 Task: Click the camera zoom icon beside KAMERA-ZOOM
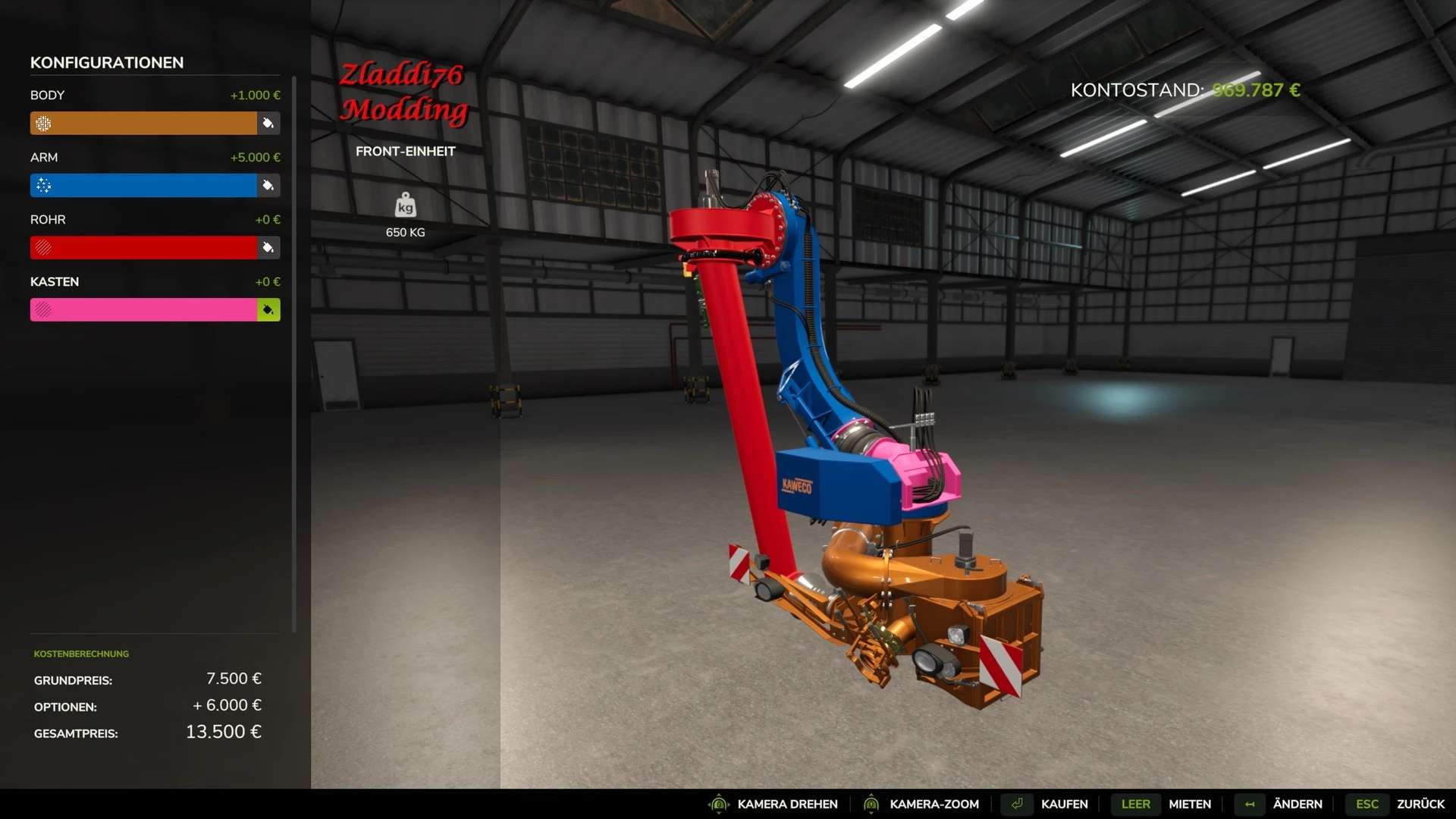click(x=871, y=804)
